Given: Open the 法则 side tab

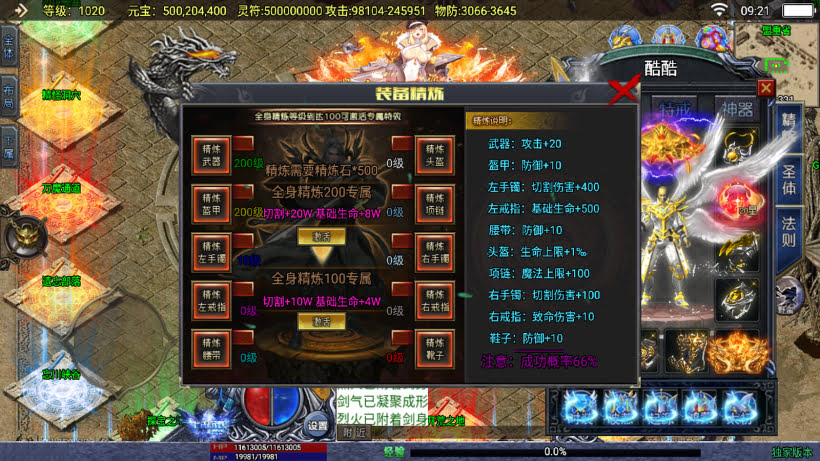Looking at the screenshot, I should [789, 236].
